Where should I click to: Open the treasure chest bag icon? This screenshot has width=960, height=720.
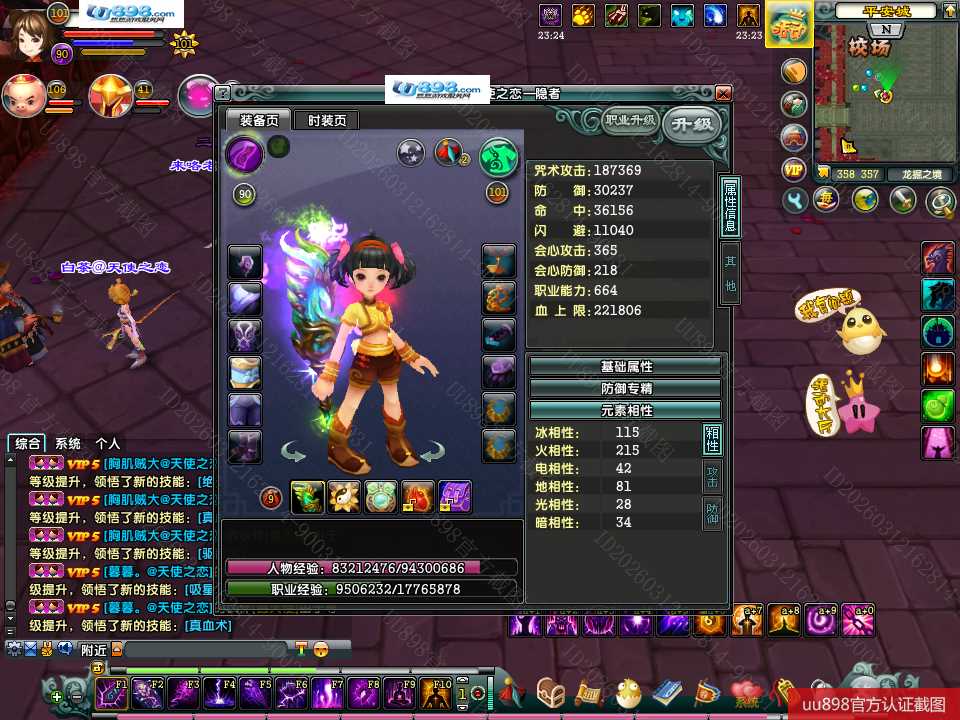coord(551,692)
